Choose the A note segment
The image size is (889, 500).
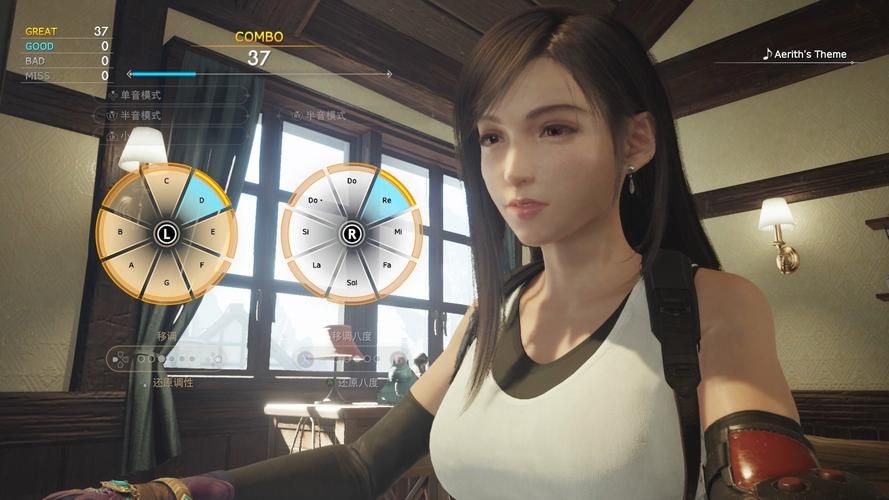pos(132,266)
